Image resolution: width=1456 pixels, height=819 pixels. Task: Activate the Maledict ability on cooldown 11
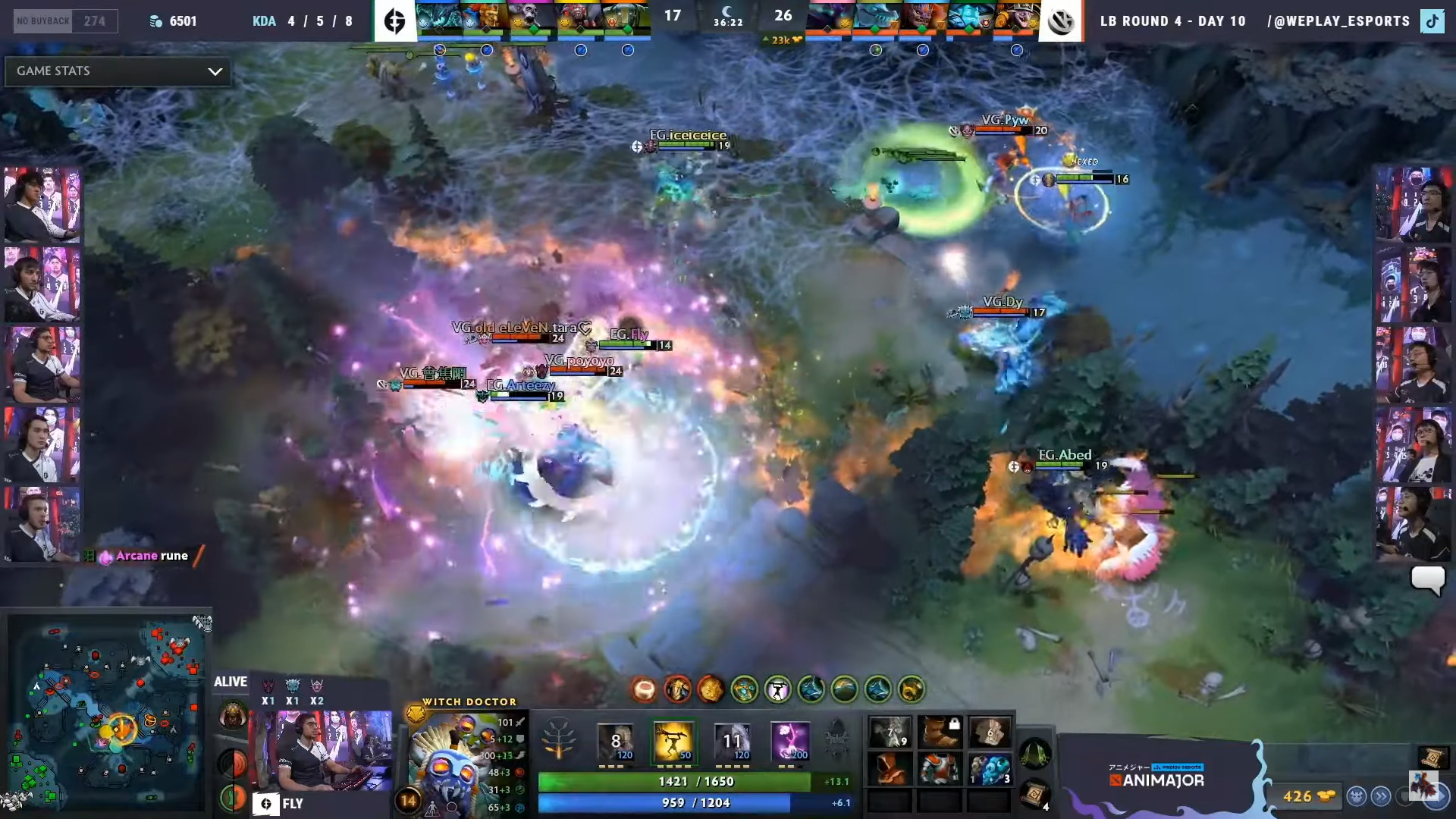tap(732, 741)
